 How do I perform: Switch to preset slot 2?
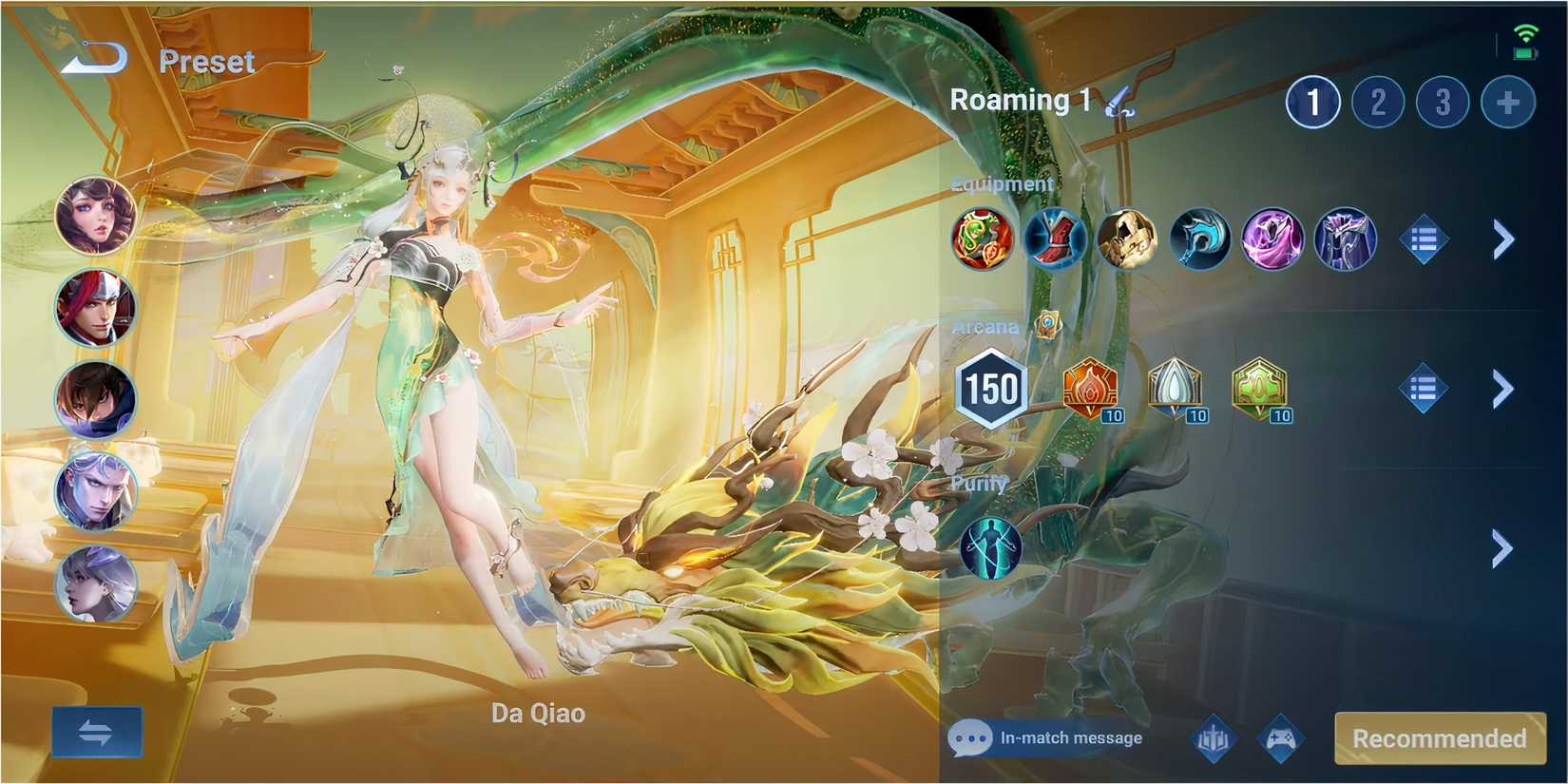(1377, 102)
